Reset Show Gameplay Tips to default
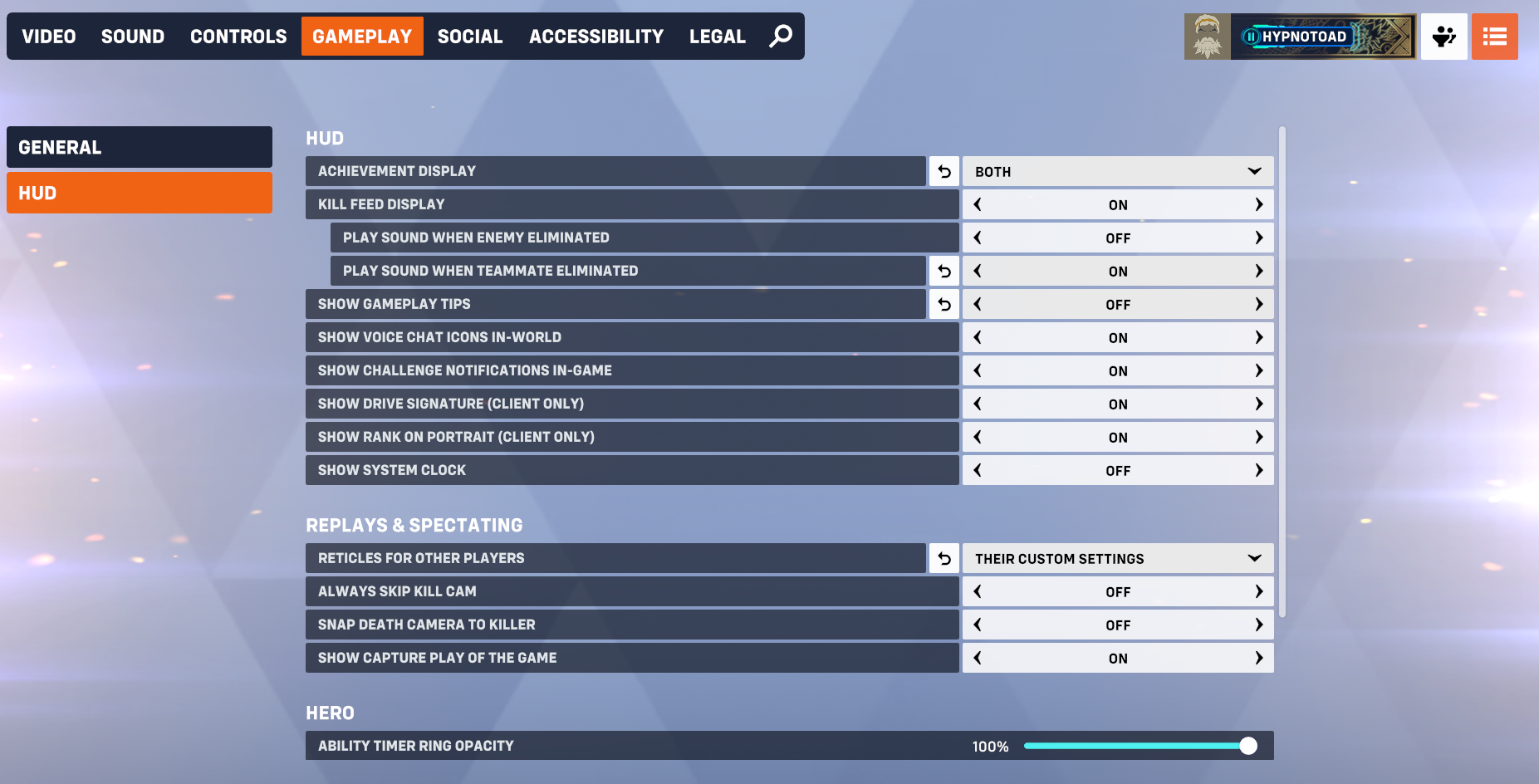The image size is (1539, 784). coord(943,304)
